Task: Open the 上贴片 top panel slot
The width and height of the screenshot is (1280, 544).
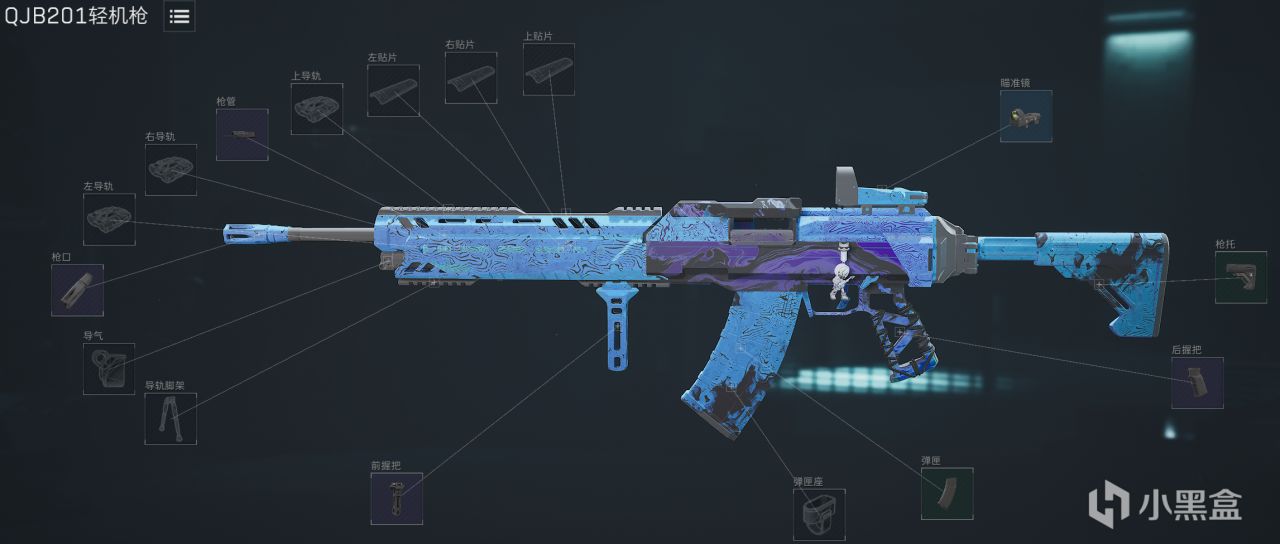Action: click(549, 70)
